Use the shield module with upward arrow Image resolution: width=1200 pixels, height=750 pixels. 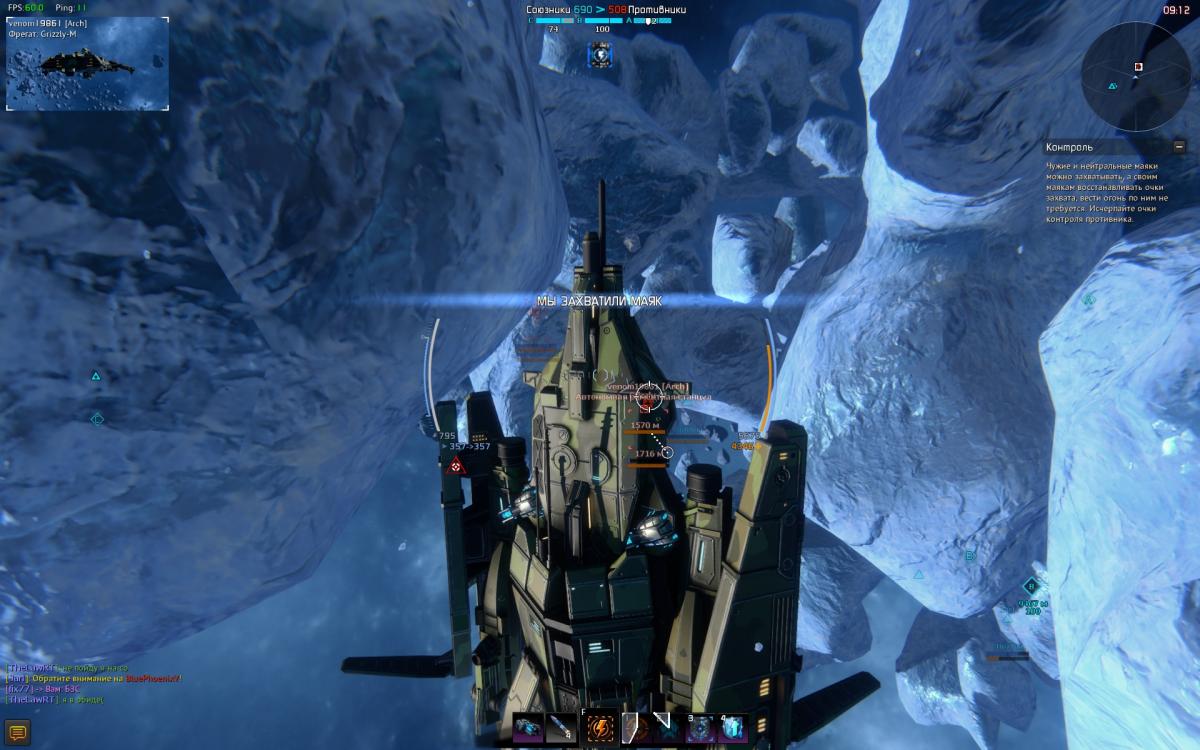click(x=734, y=729)
